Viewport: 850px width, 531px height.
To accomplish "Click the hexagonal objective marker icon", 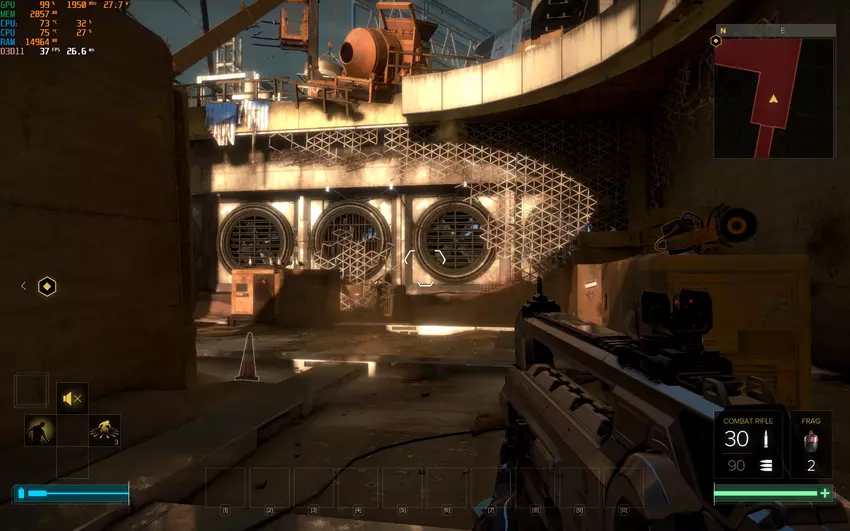I will tap(47, 287).
